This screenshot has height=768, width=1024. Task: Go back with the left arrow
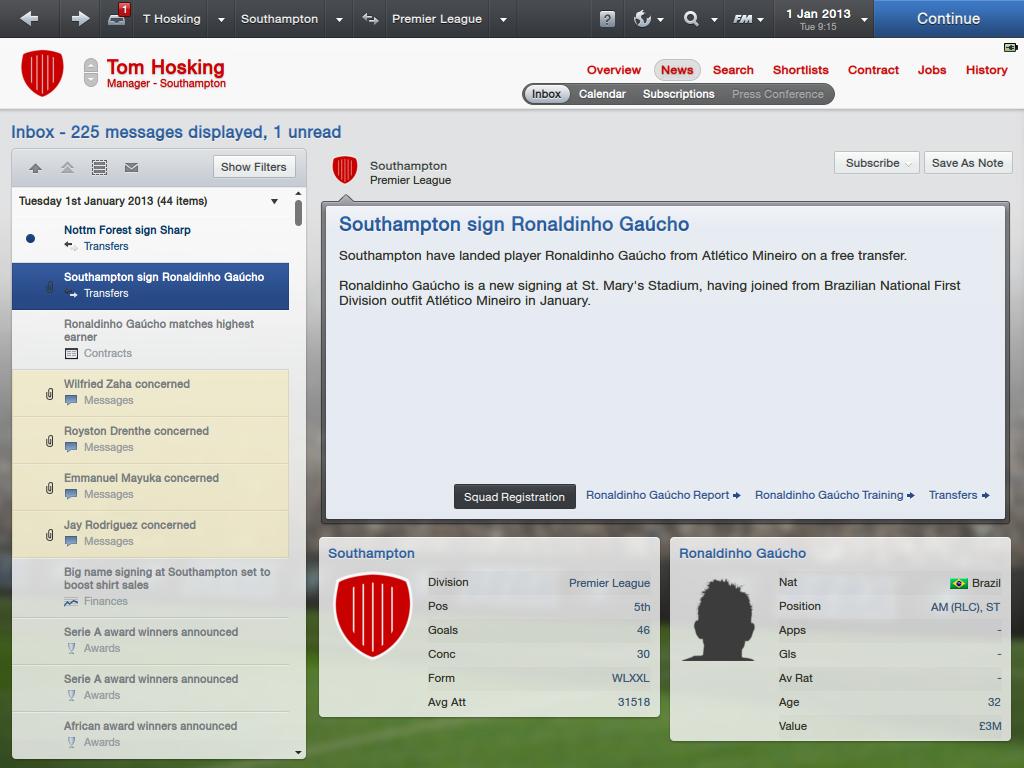pyautogui.click(x=30, y=18)
